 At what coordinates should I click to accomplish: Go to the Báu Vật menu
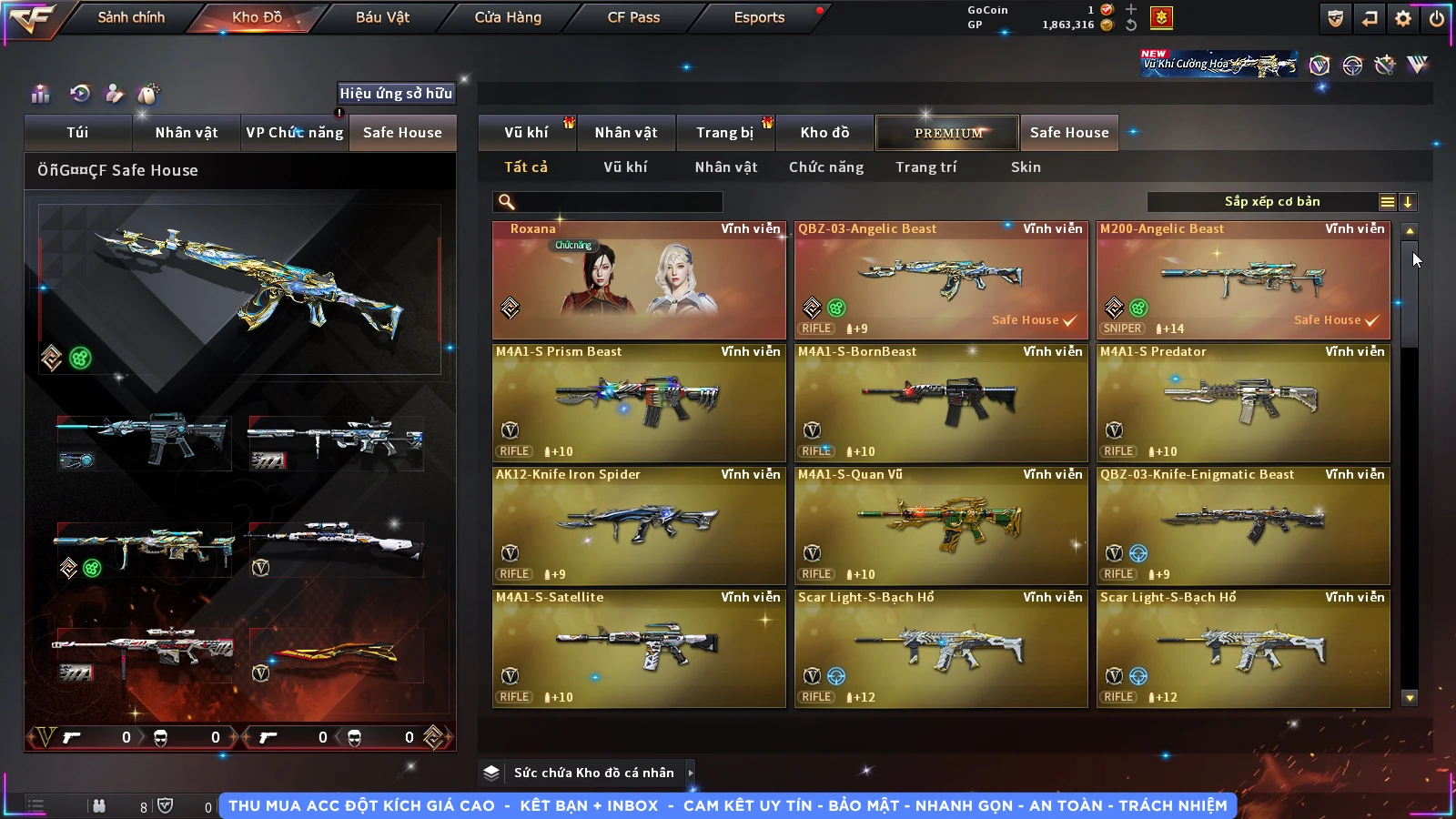[x=382, y=17]
